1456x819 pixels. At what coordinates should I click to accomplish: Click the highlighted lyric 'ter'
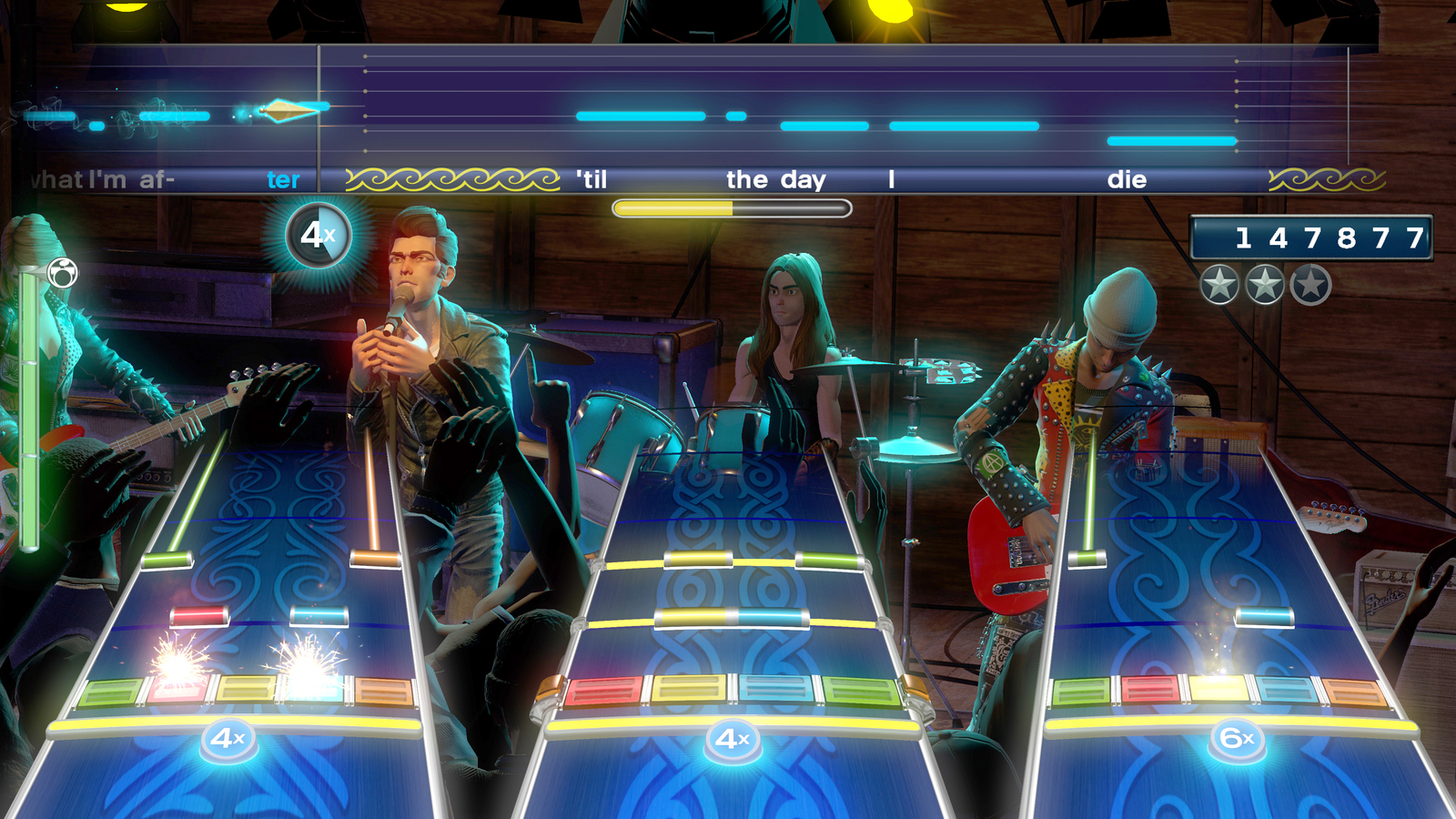pos(282,180)
